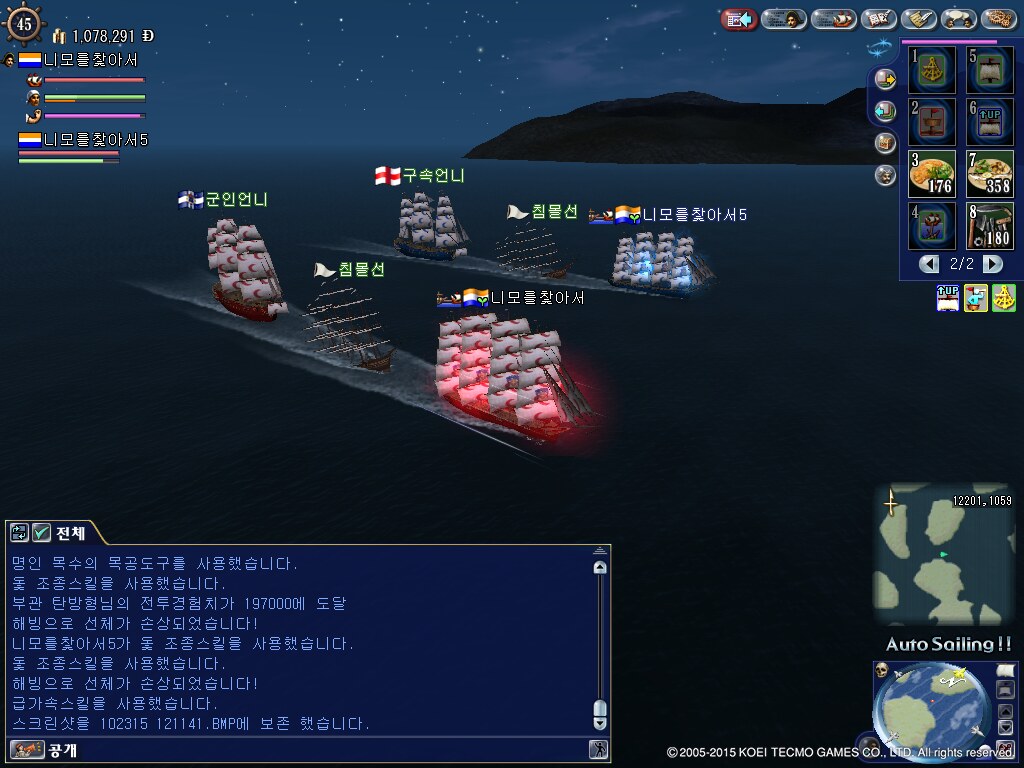Open the two-faces community menu button
The height and width of the screenshot is (768, 1024).
tap(959, 19)
